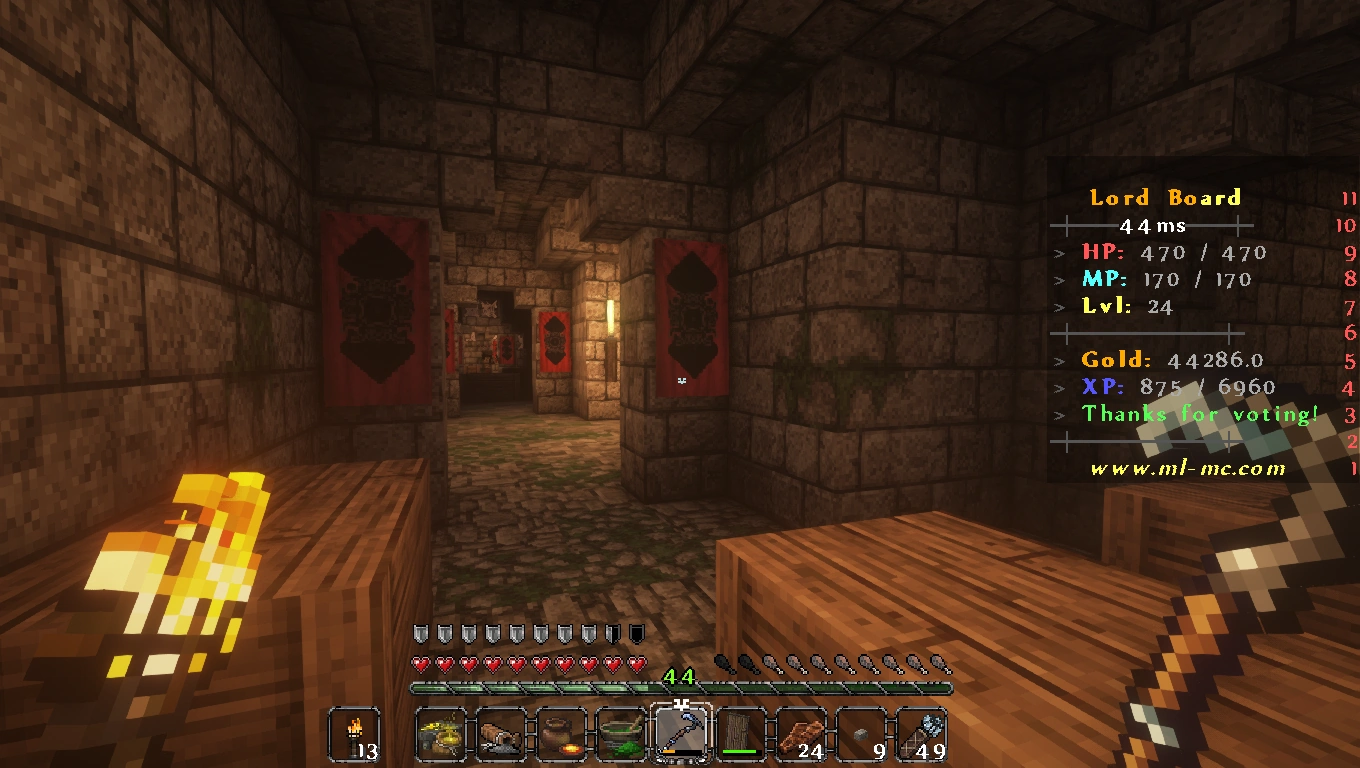
Task: Click the experience level number 44
Action: coord(679,677)
